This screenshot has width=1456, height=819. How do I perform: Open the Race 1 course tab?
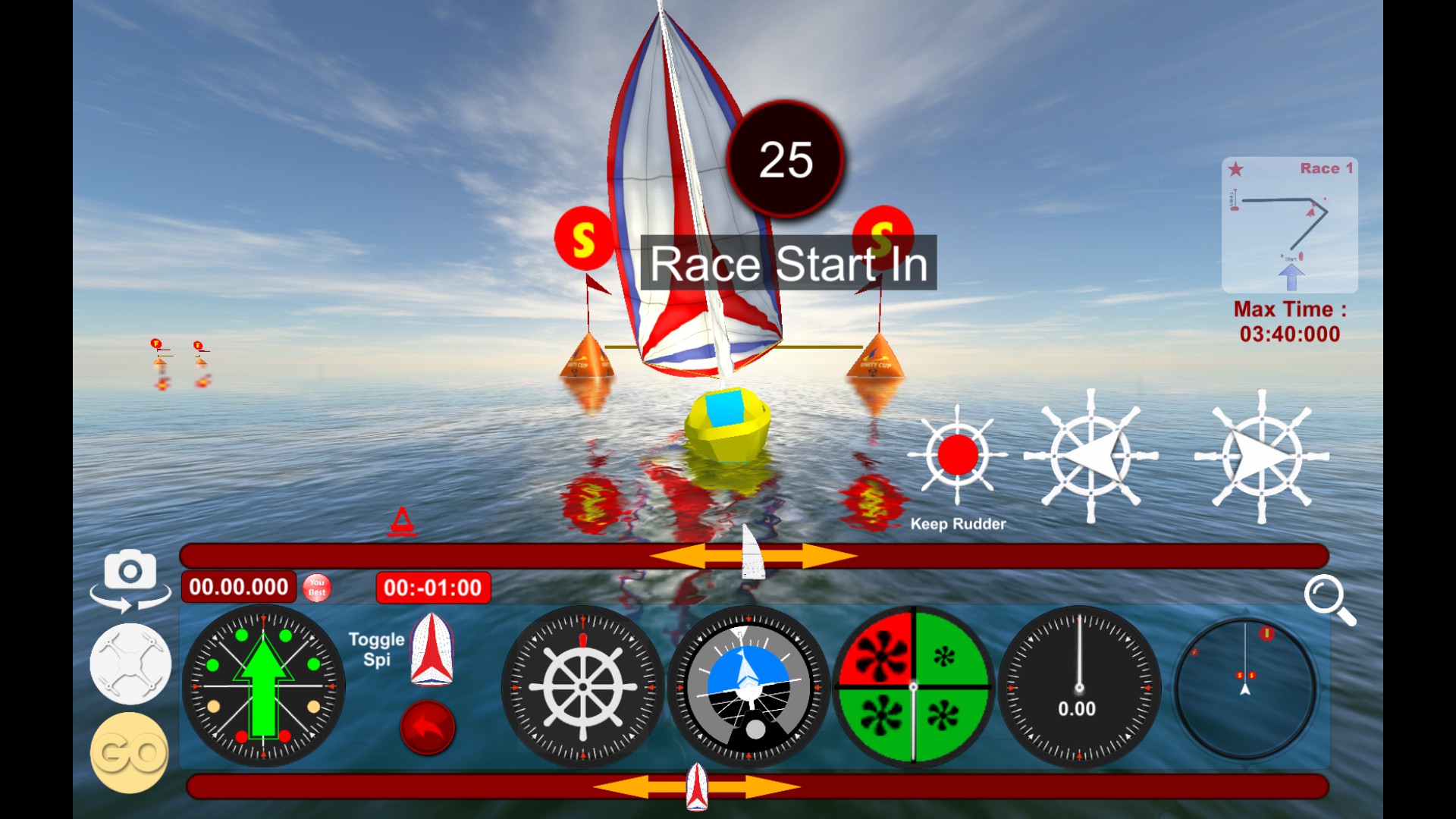[1325, 168]
